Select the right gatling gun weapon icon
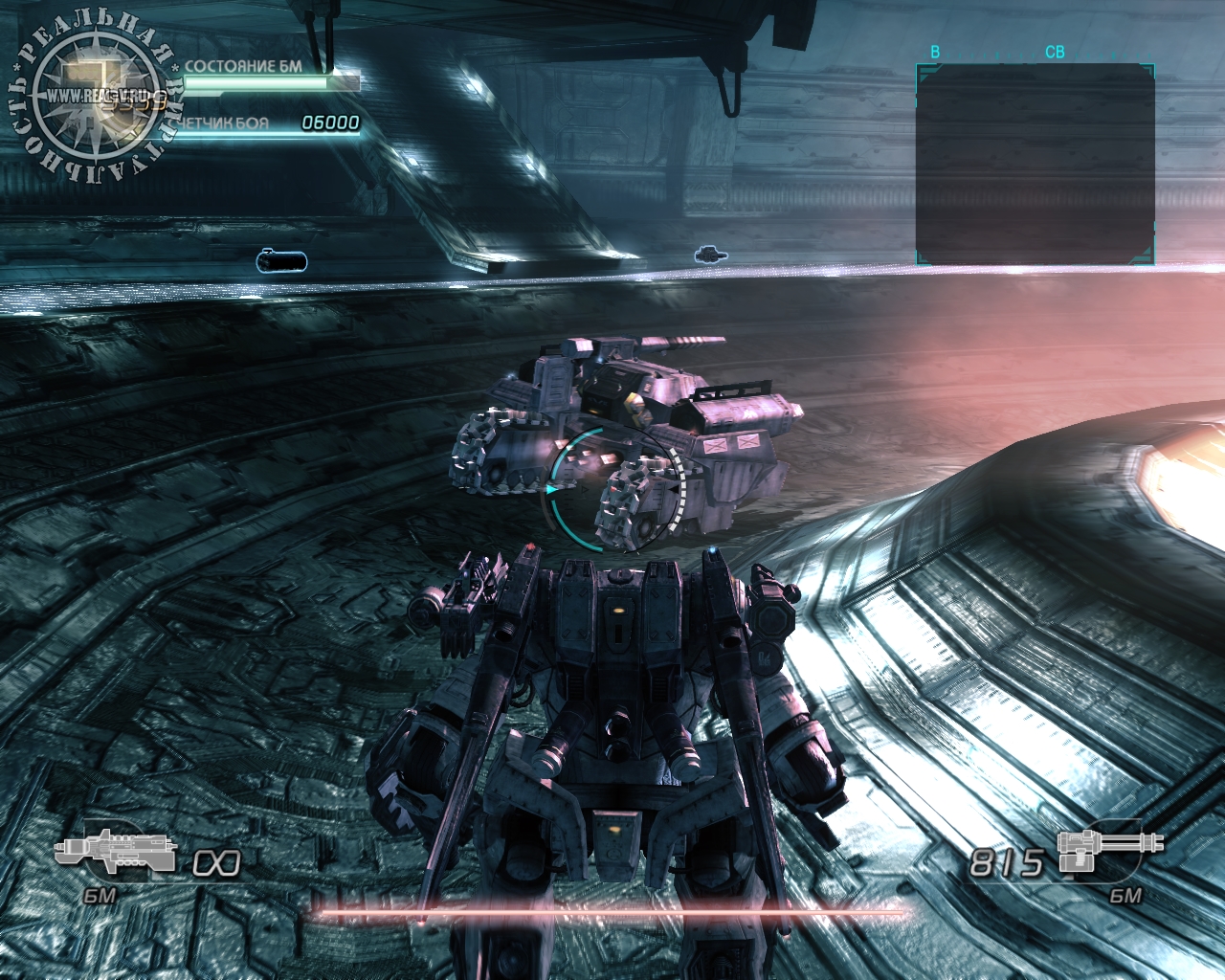Screen dimensions: 1225x980 [x=1112, y=850]
